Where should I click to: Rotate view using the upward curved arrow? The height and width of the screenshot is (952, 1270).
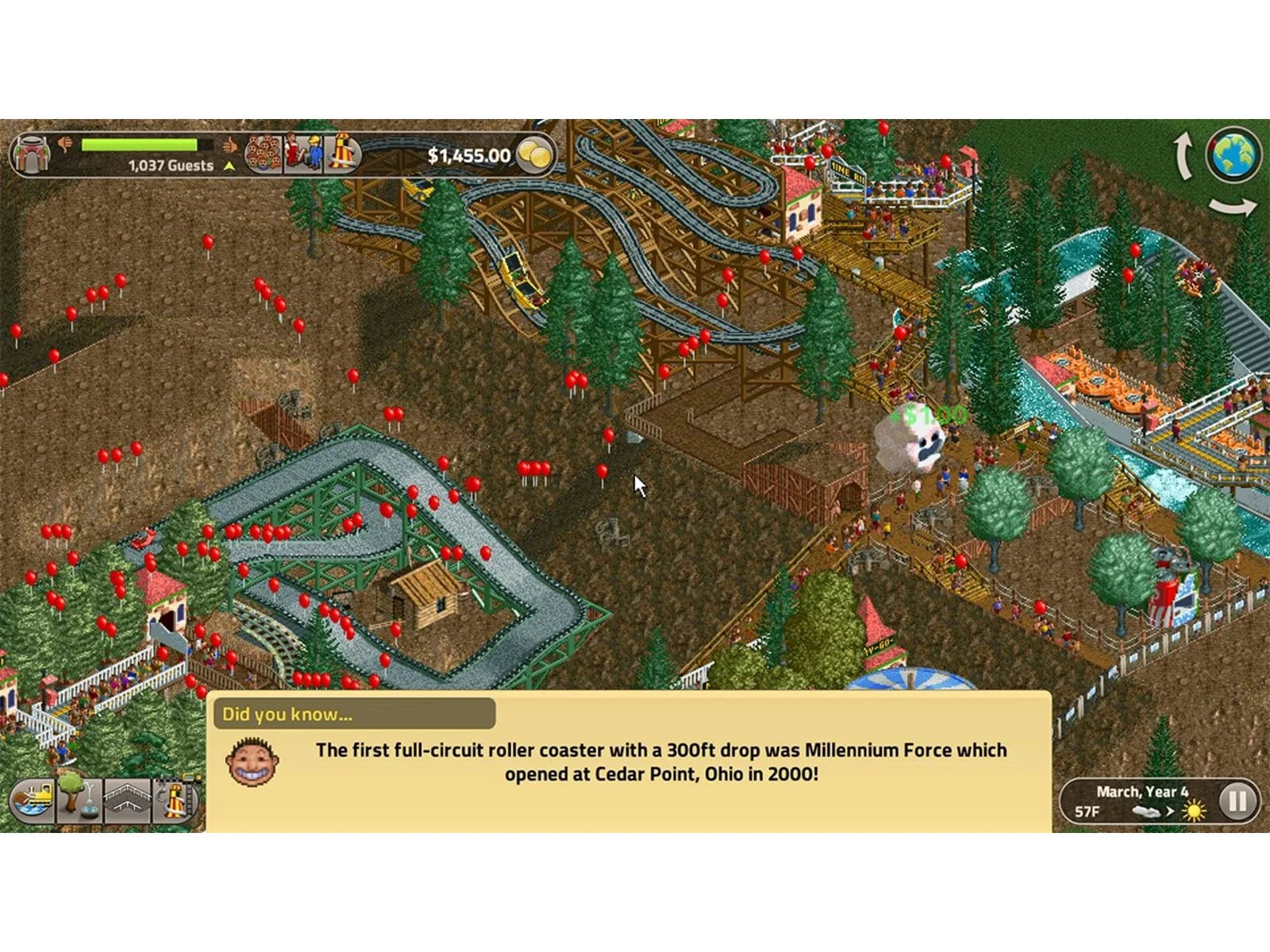click(1183, 155)
